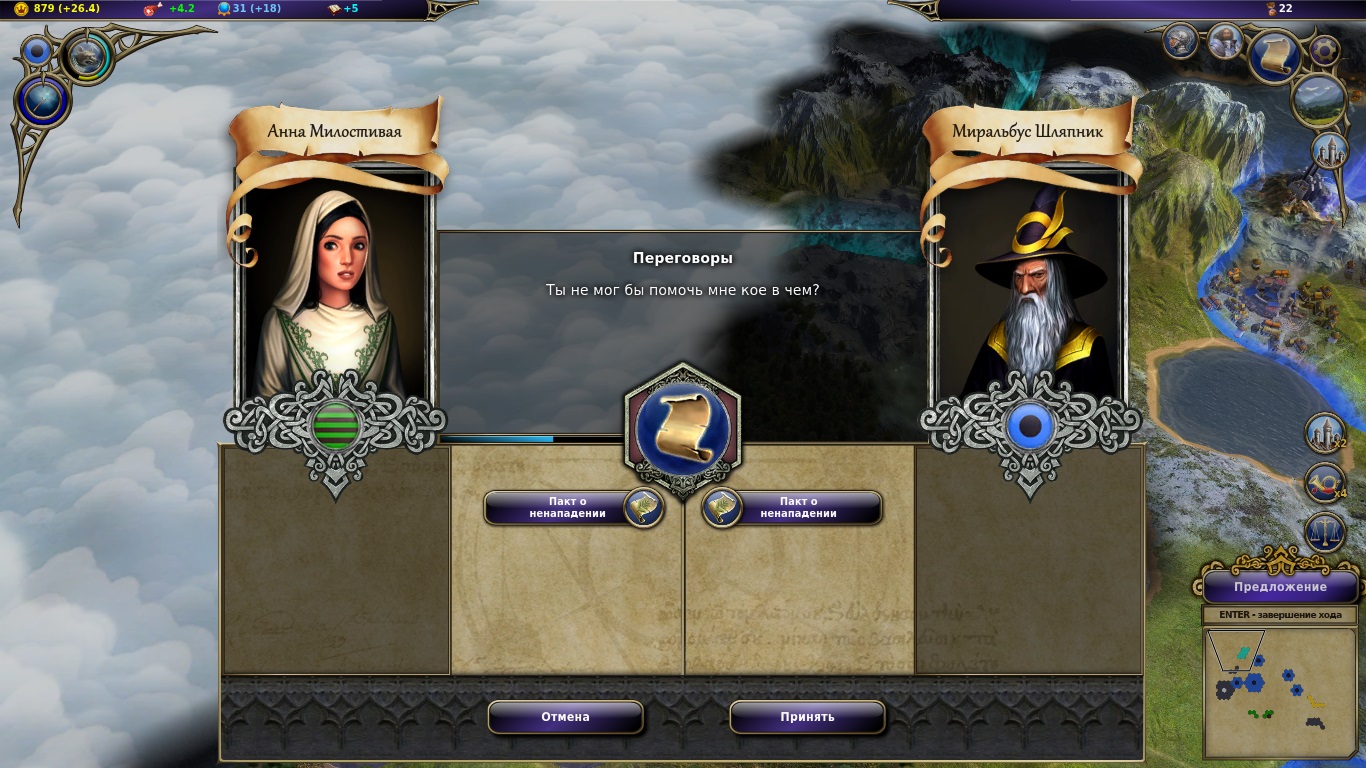Click the blue ring emblem under Миральбус
Image resolution: width=1366 pixels, height=768 pixels.
pos(1031,428)
